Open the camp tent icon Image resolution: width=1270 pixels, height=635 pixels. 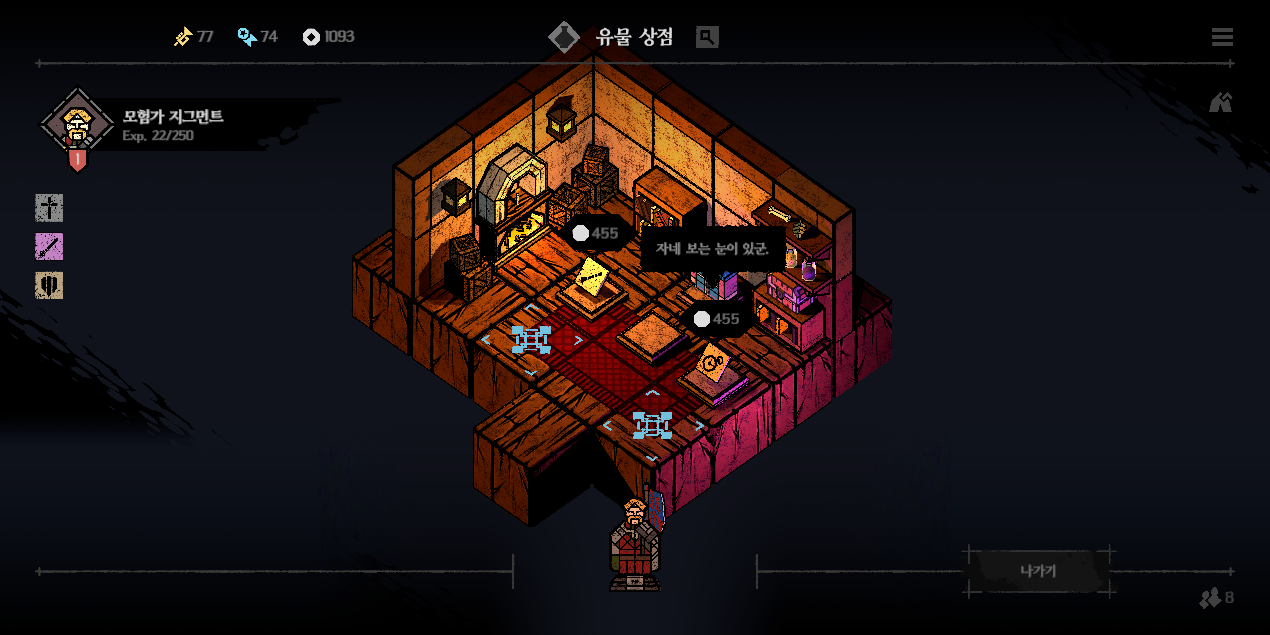click(x=1220, y=102)
